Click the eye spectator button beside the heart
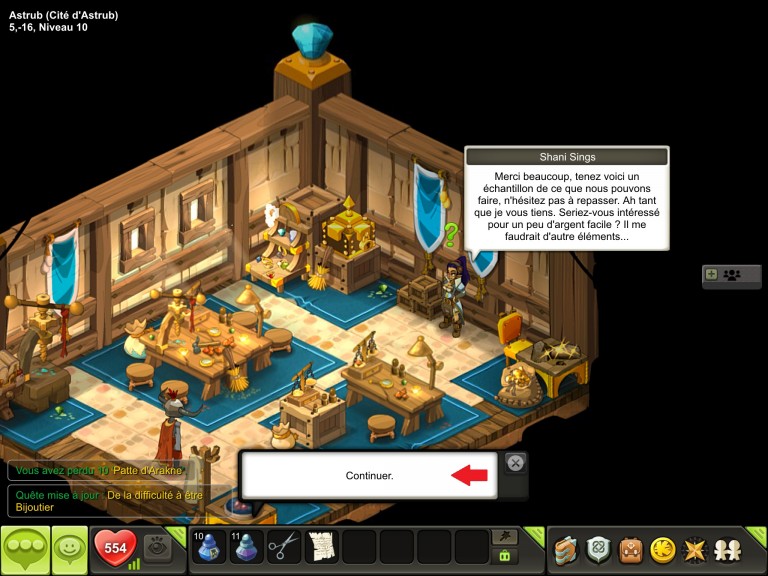 coord(155,547)
